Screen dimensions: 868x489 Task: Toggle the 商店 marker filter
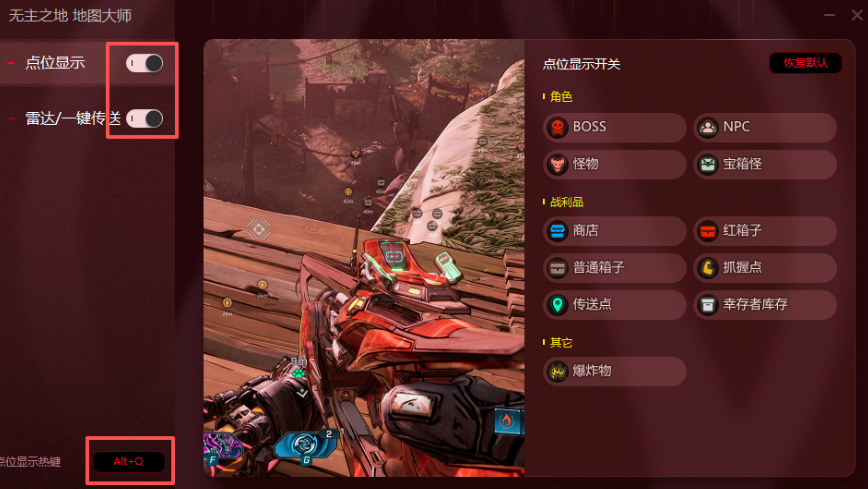[615, 231]
